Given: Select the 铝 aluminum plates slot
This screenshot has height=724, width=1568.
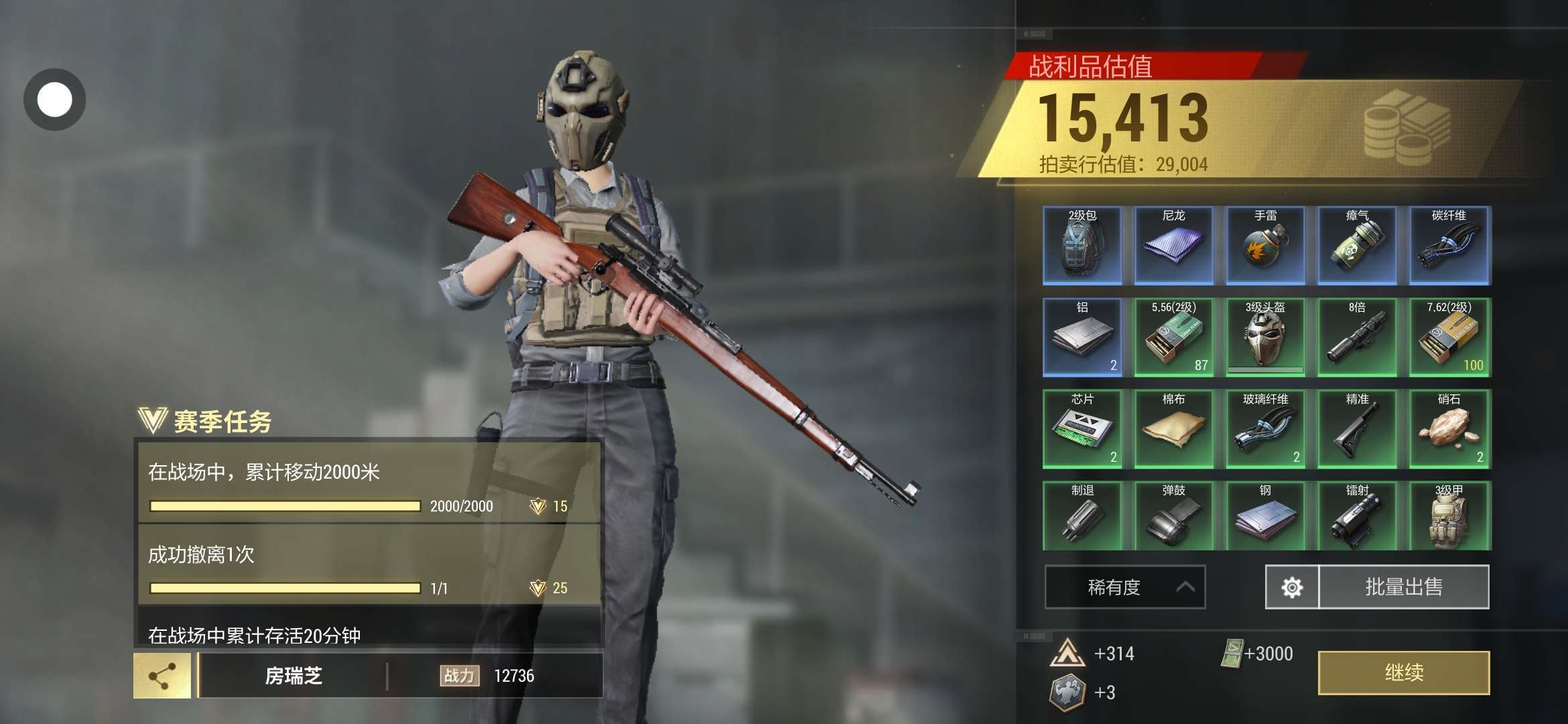Looking at the screenshot, I should (1082, 337).
